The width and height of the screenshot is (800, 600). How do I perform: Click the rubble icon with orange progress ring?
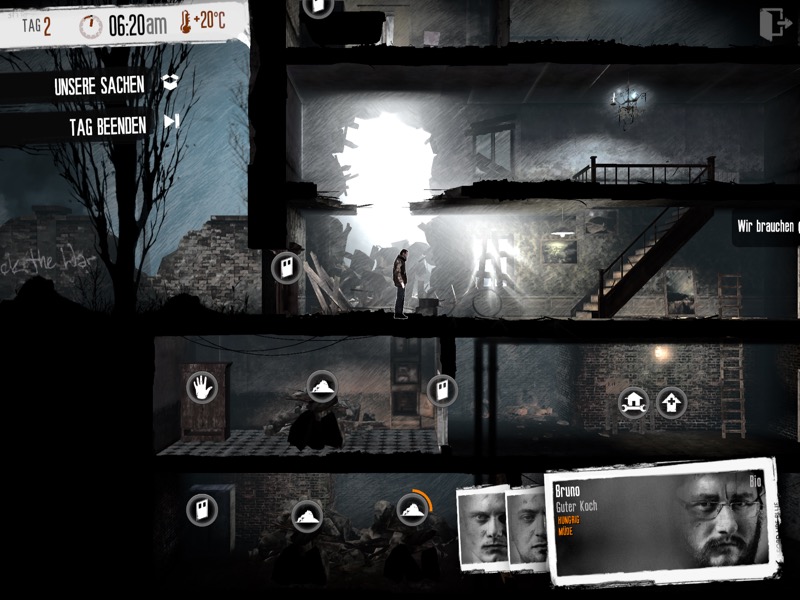(x=412, y=509)
